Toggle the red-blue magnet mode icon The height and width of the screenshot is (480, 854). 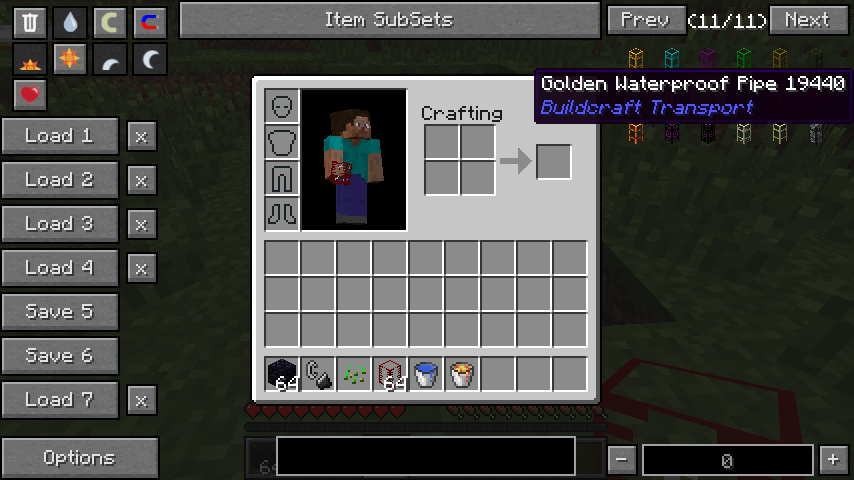pyautogui.click(x=149, y=23)
